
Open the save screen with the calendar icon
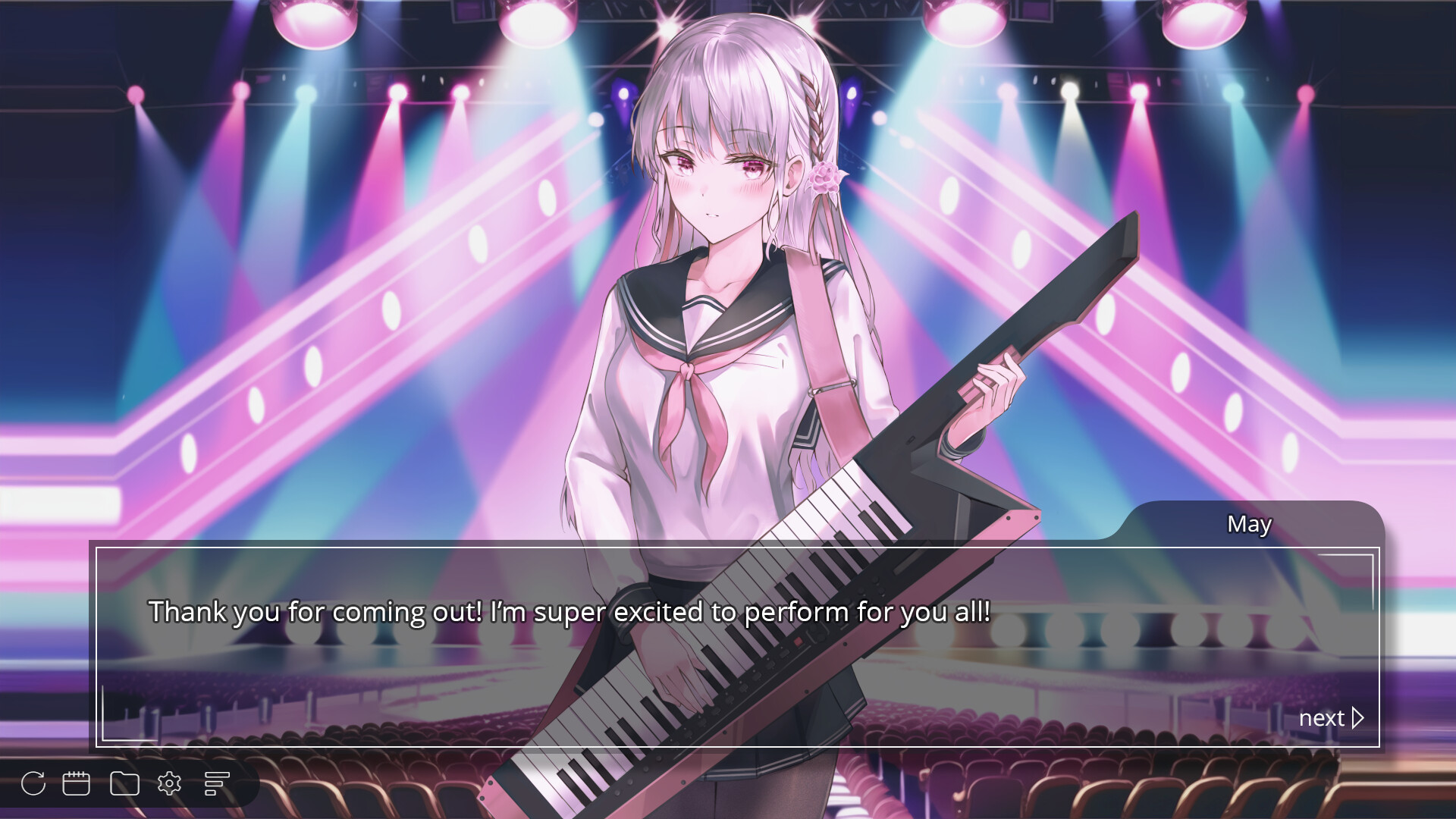tap(77, 783)
